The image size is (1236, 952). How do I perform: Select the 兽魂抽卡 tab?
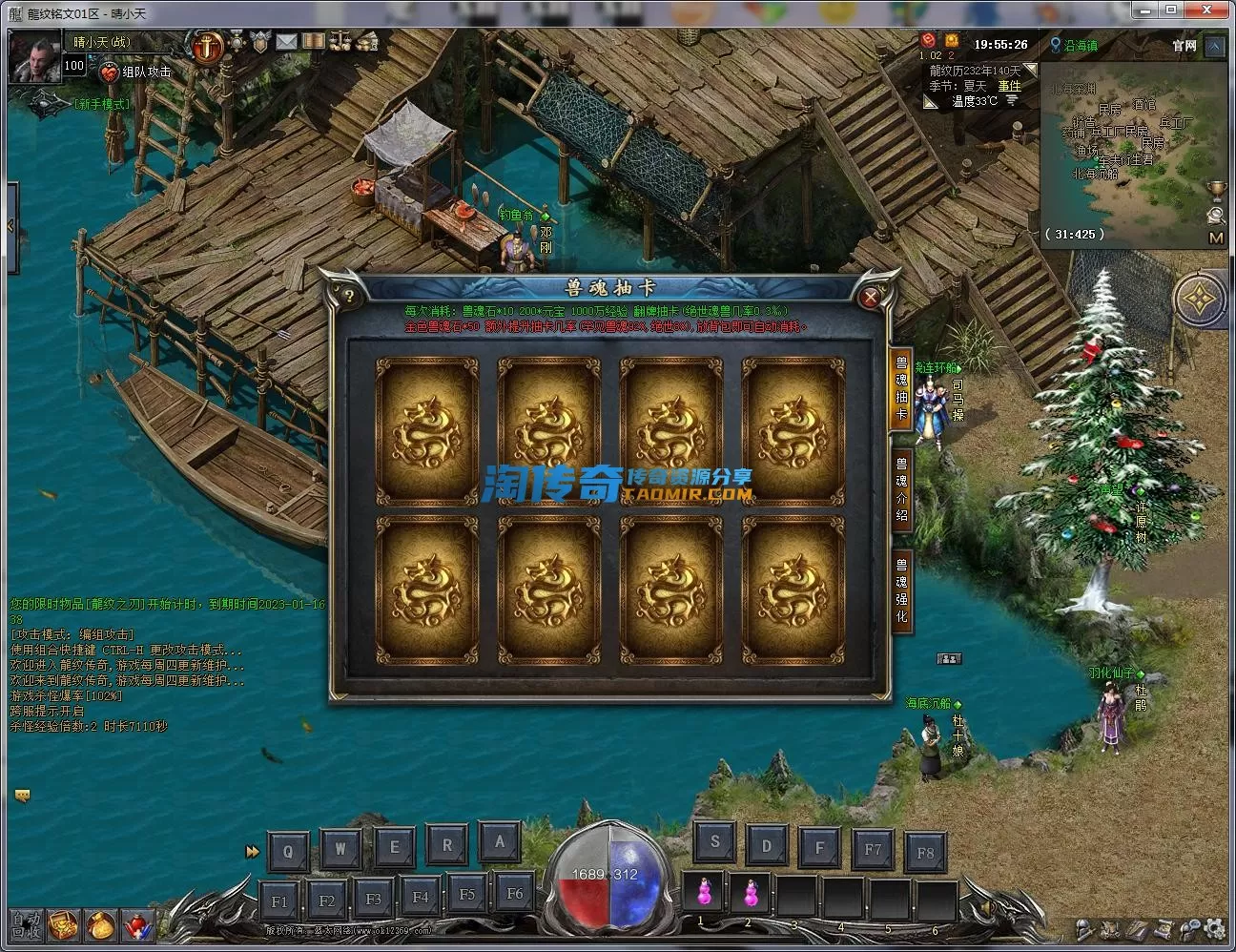[x=901, y=388]
